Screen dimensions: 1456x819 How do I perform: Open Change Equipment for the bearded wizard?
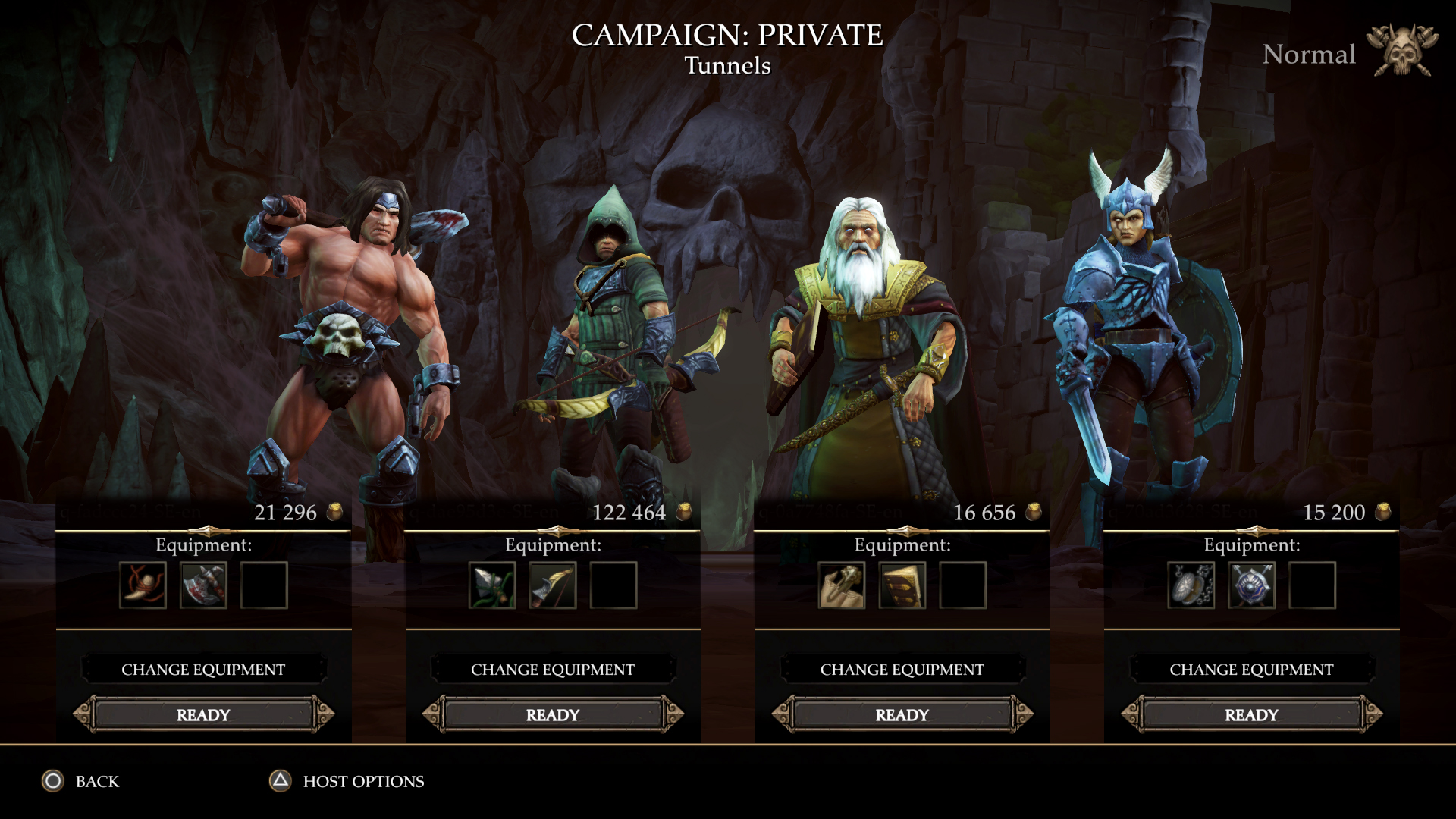click(x=902, y=670)
